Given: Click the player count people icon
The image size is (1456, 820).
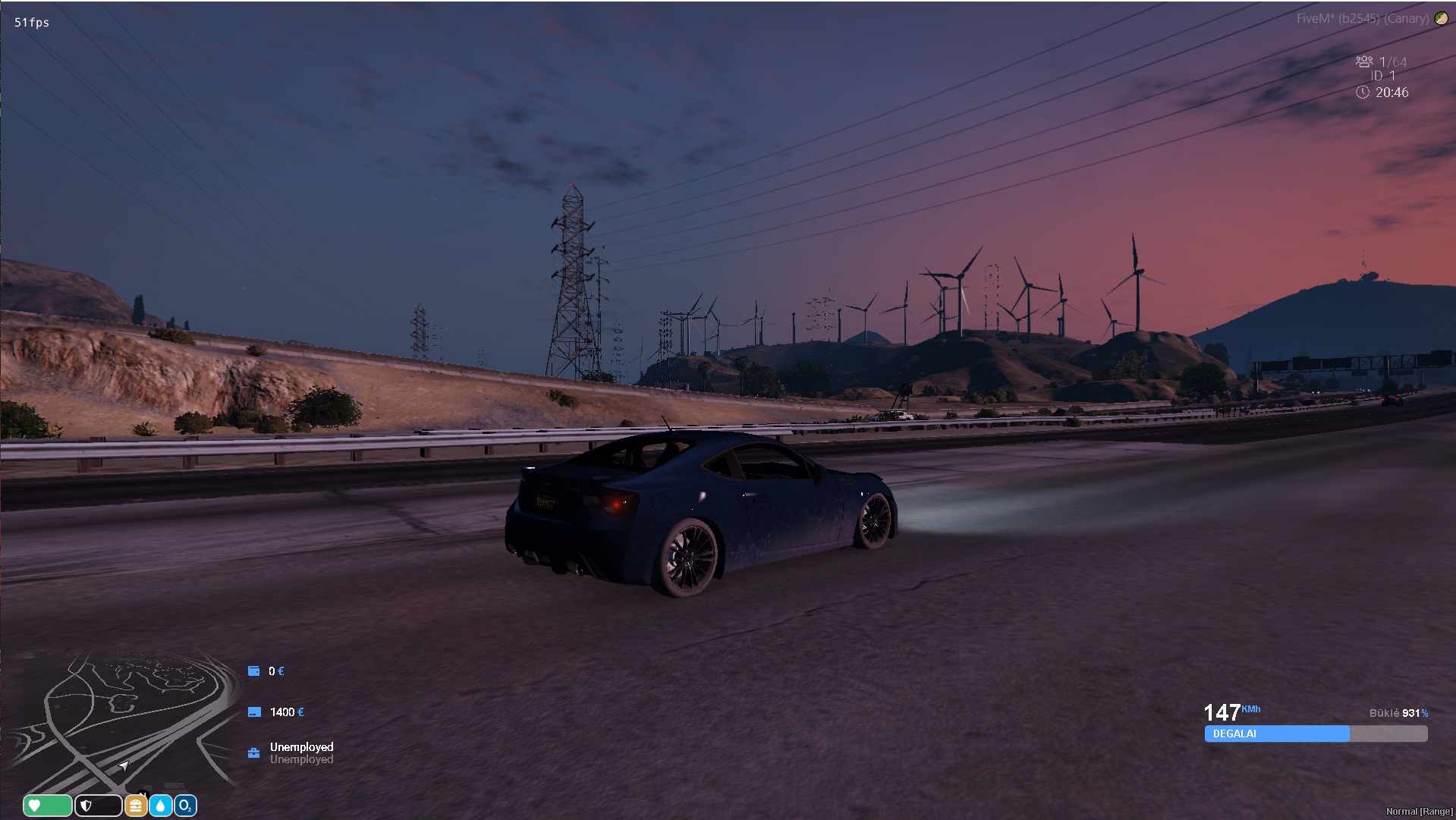Looking at the screenshot, I should (x=1364, y=61).
